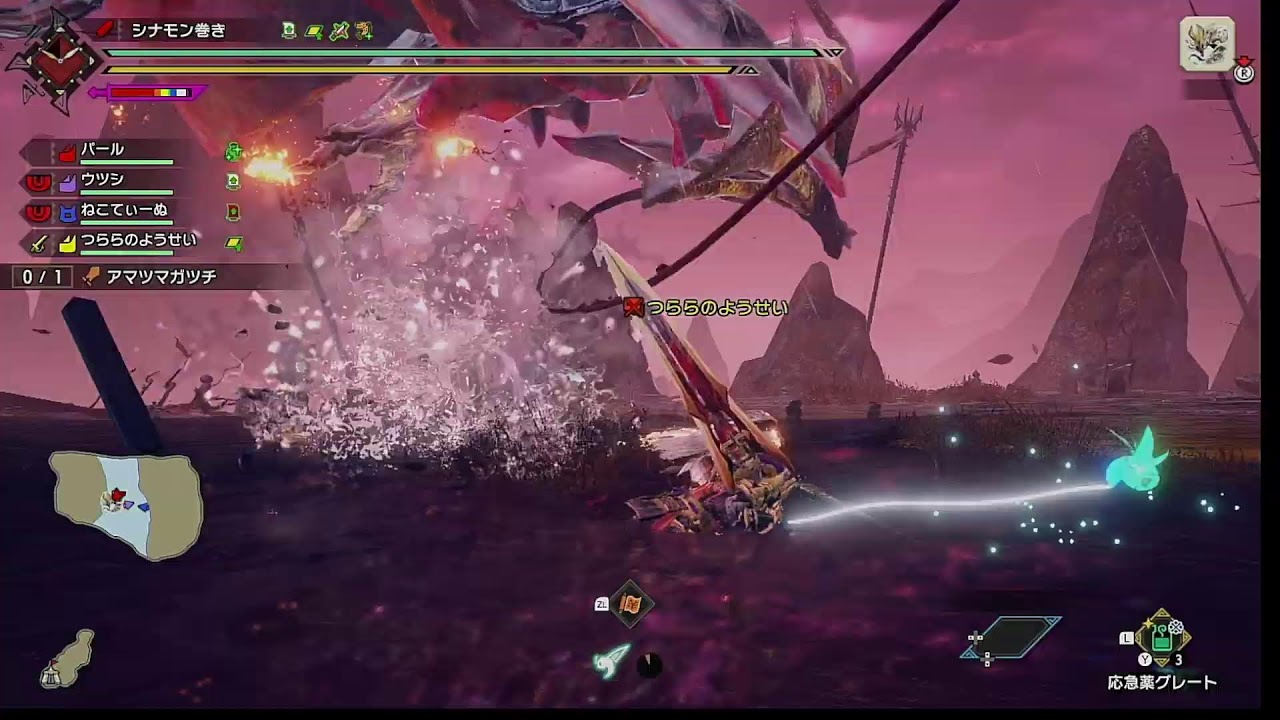Image resolution: width=1280 pixels, height=720 pixels.
Task: Open the area minimap
Action: pyautogui.click(x=126, y=504)
